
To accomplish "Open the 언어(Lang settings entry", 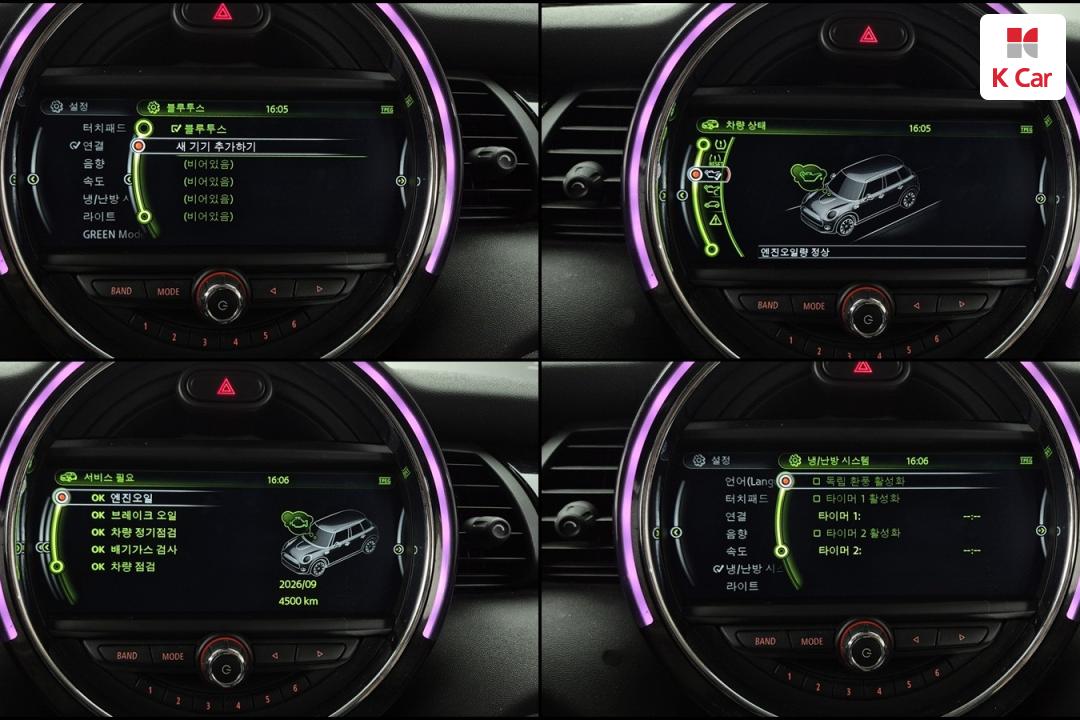I will point(749,481).
